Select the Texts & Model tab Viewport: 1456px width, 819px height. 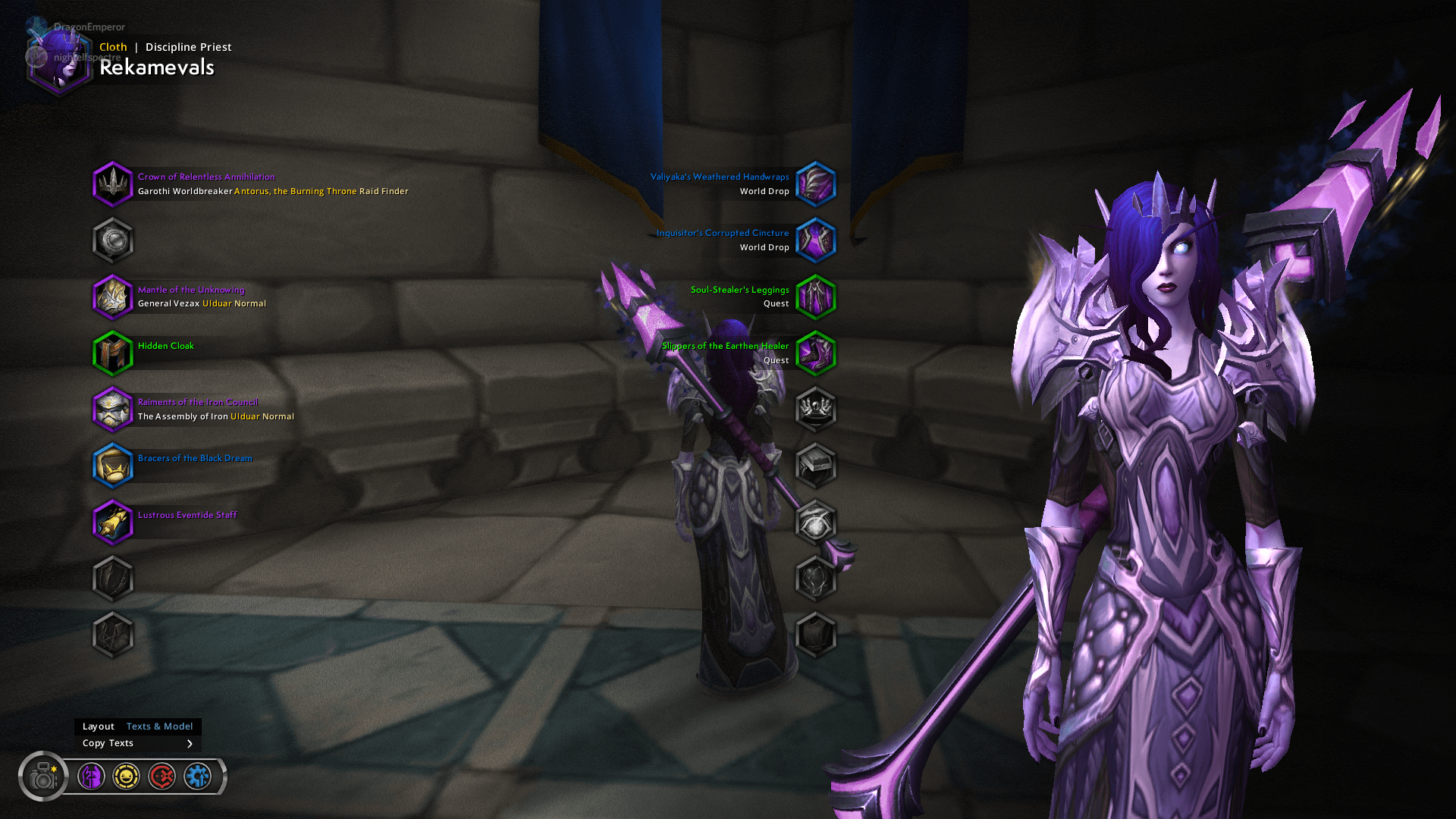[x=159, y=726]
